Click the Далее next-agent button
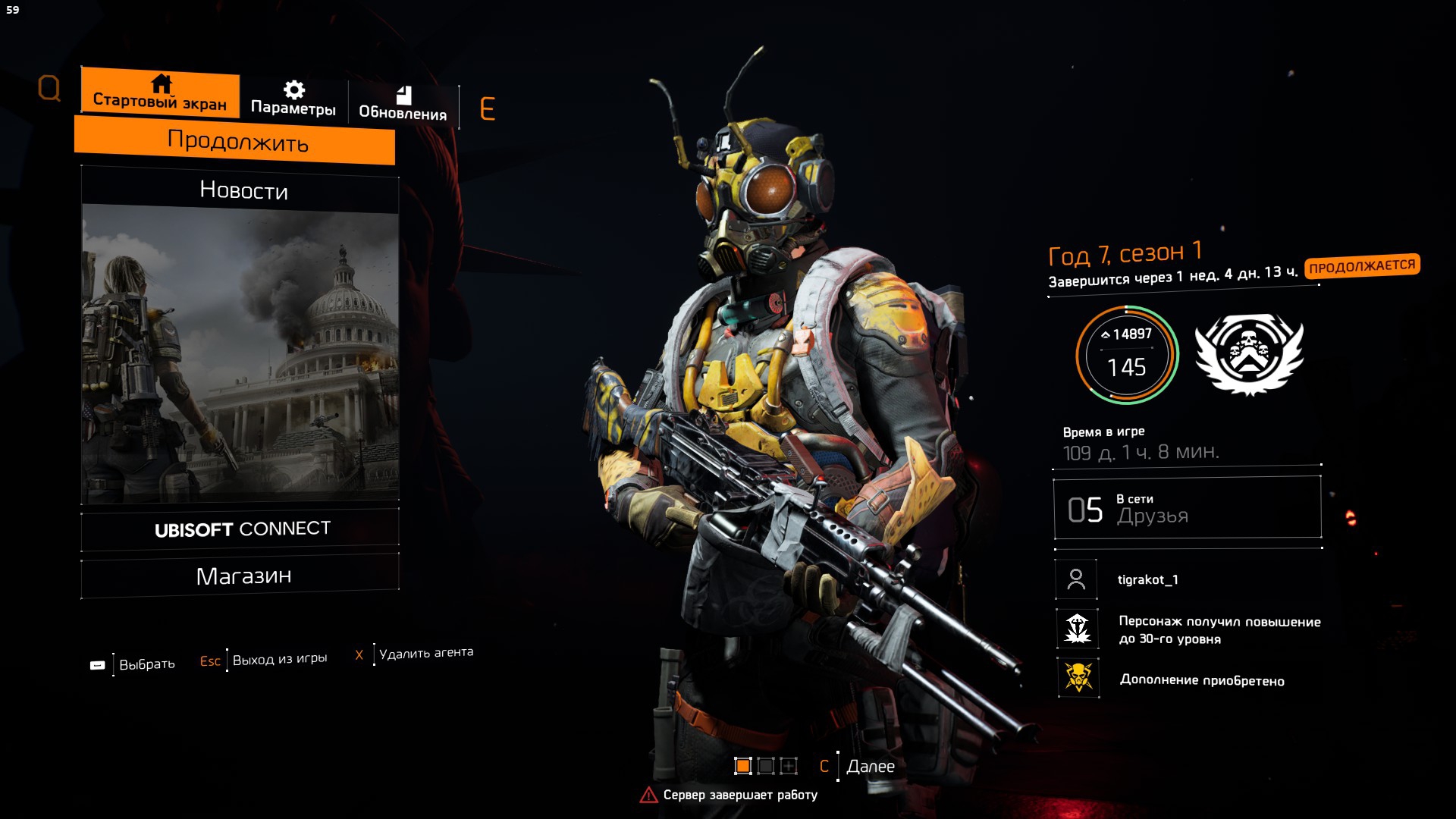The image size is (1456, 819). click(x=870, y=766)
